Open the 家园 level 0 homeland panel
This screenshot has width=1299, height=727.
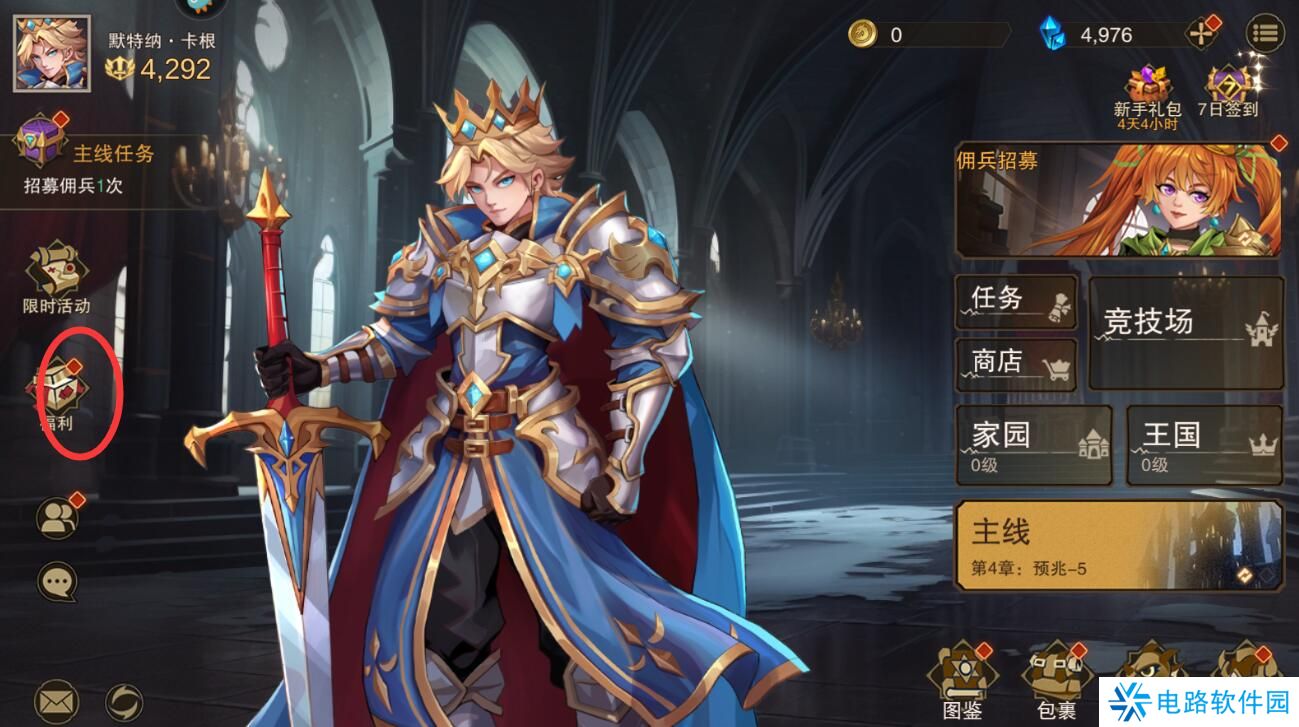1033,442
